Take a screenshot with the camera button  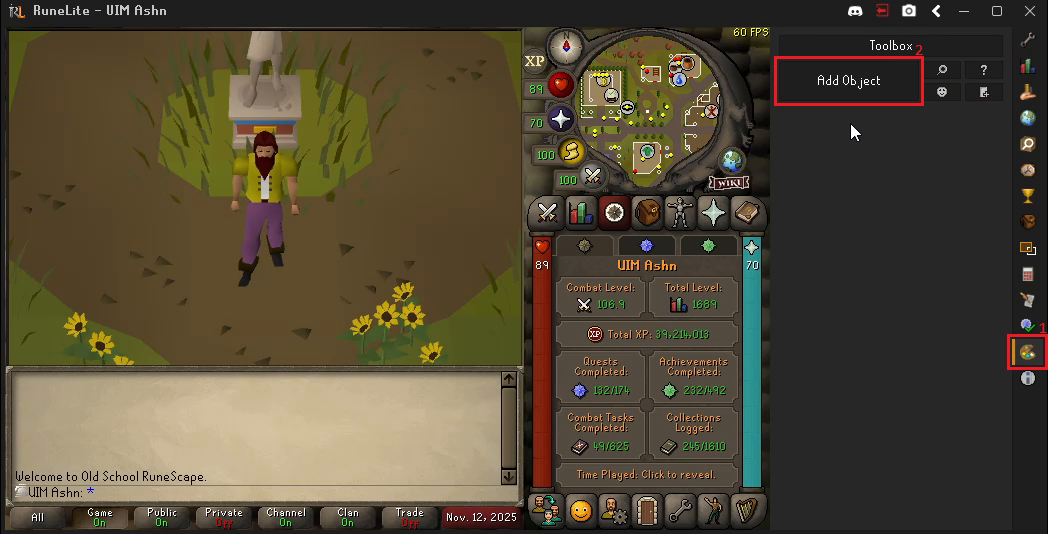(909, 11)
